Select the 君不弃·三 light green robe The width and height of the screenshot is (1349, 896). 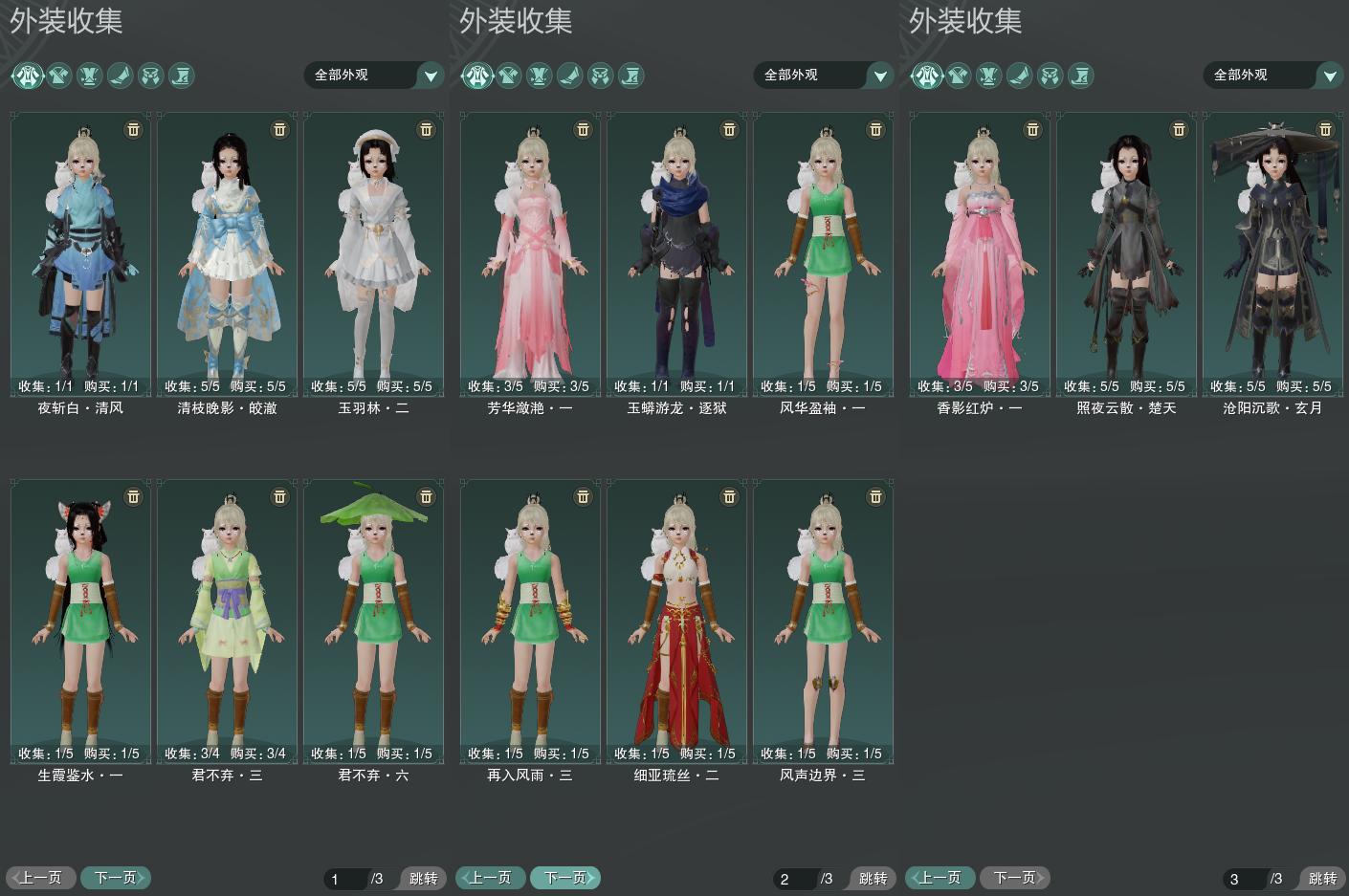click(x=227, y=622)
